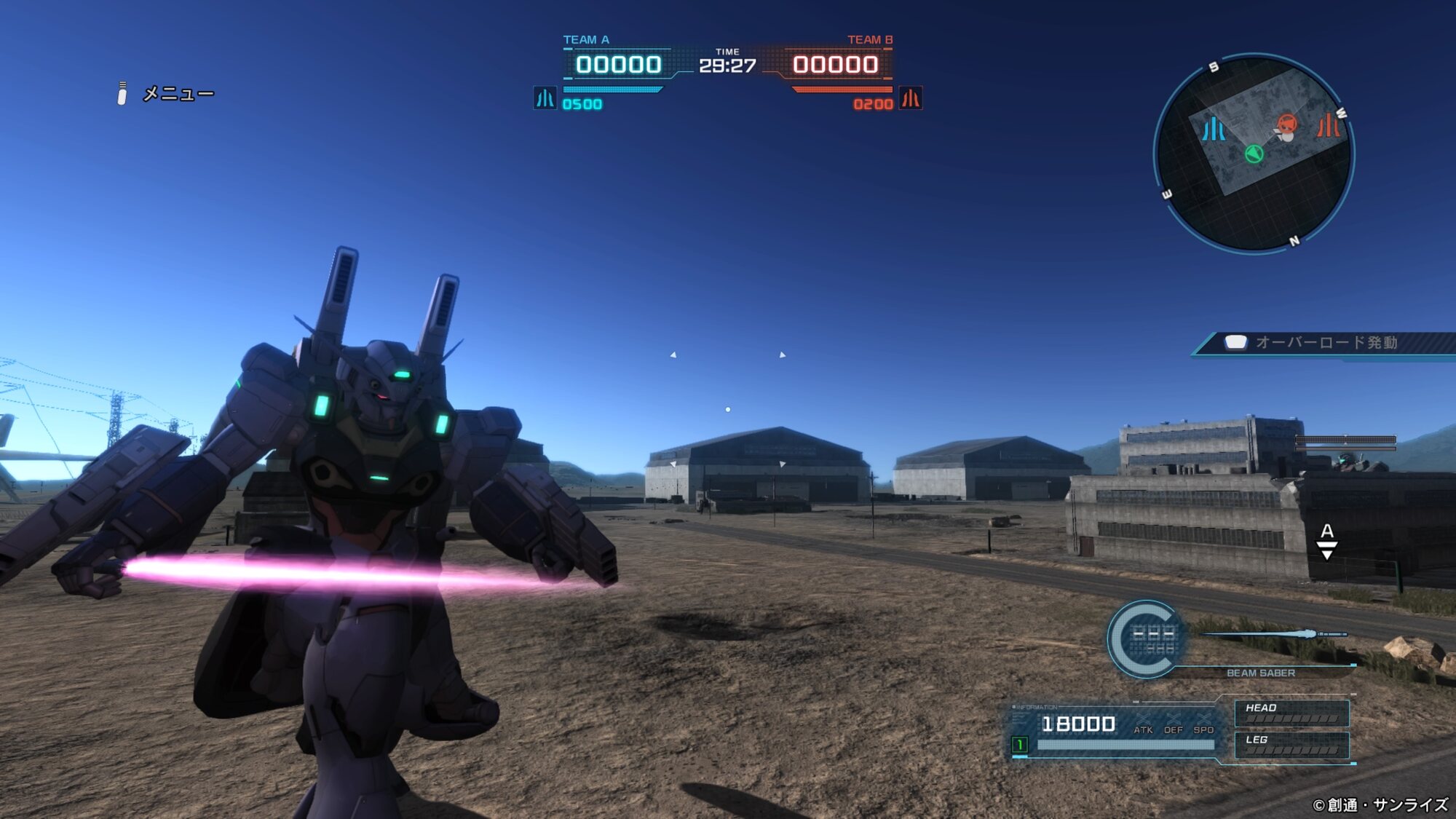
Task: Click the blue base marker on the minimap
Action: click(1213, 130)
